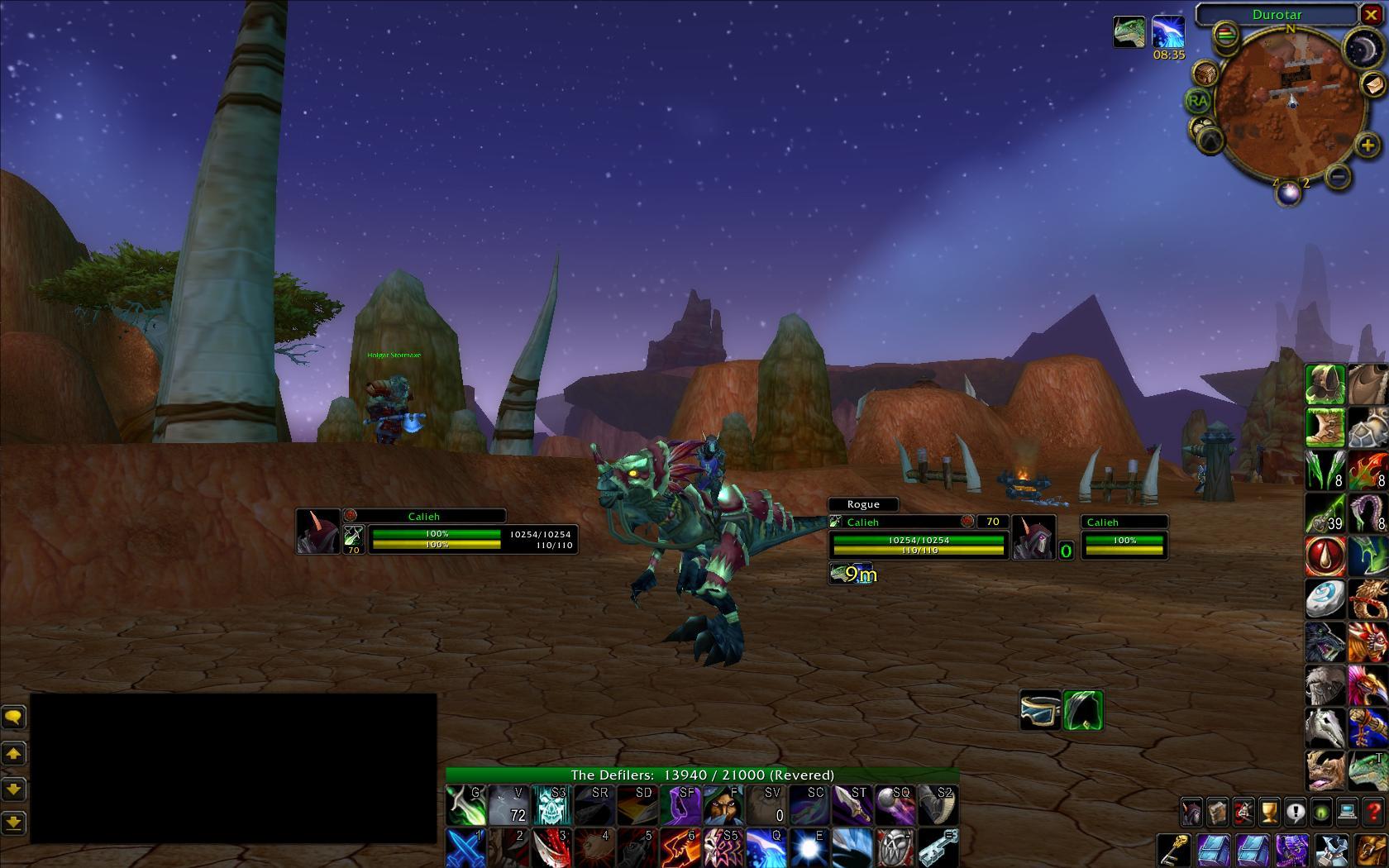Open the golden chalice micro-menu button
1389x868 pixels.
pos(1269,813)
